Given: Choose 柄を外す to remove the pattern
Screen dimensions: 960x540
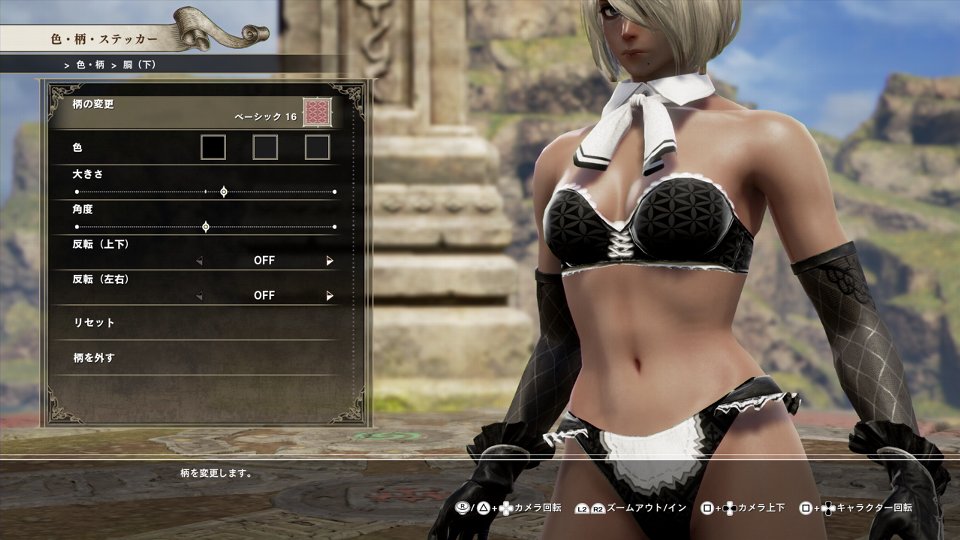Looking at the screenshot, I should (95, 357).
